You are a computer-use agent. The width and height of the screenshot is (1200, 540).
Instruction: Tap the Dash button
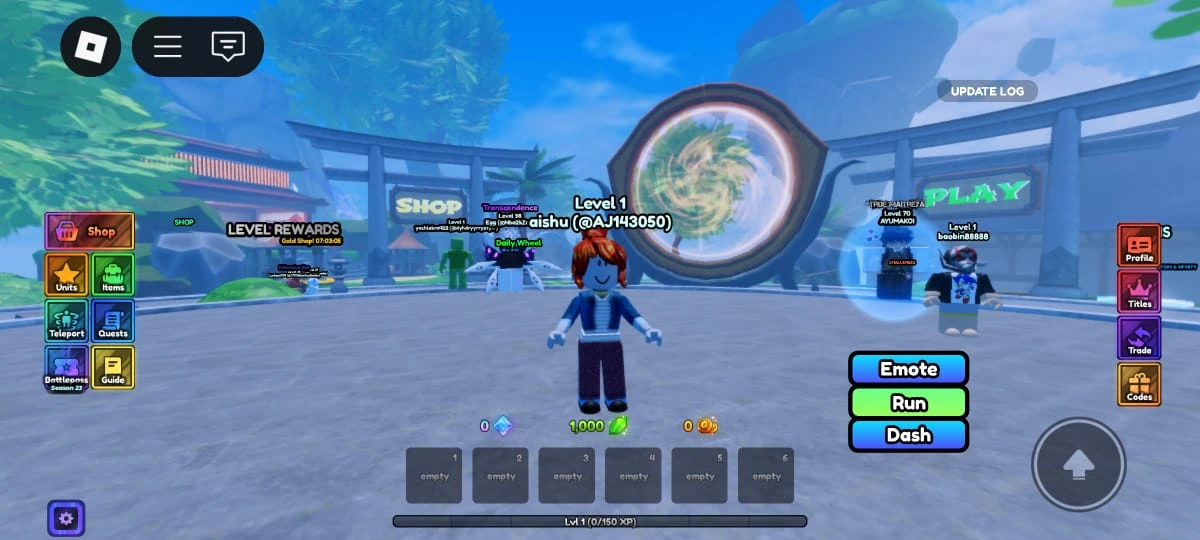[908, 435]
